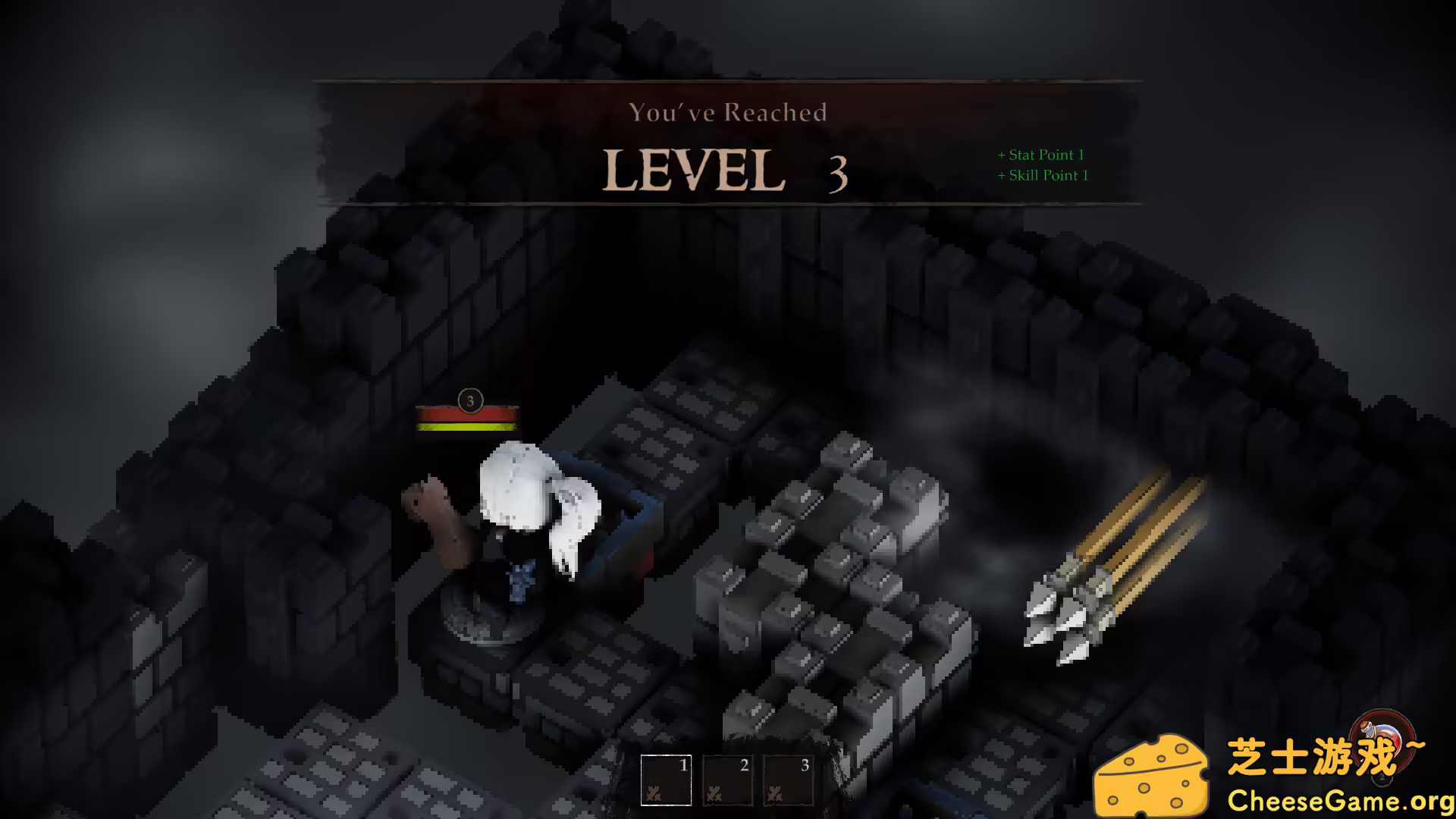Viewport: 1456px width, 819px height.
Task: Expand the '+ Stat Point 1' reward entry
Action: tap(1040, 154)
